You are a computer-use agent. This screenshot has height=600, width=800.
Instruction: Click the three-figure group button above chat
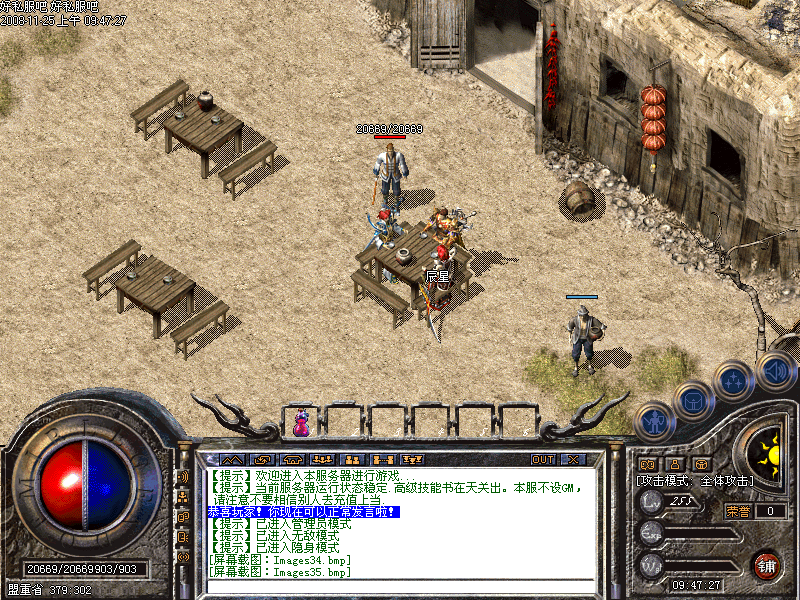coord(322,460)
